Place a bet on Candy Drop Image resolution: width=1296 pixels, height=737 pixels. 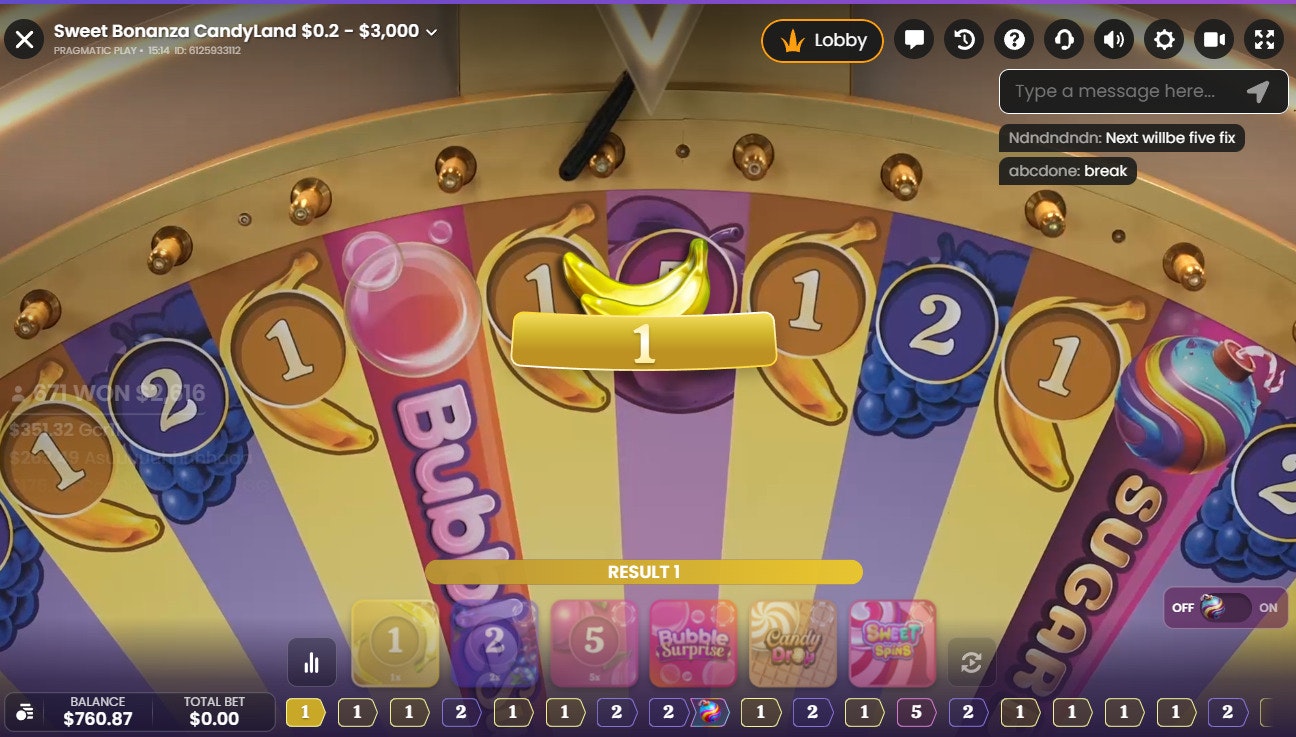[x=794, y=643]
